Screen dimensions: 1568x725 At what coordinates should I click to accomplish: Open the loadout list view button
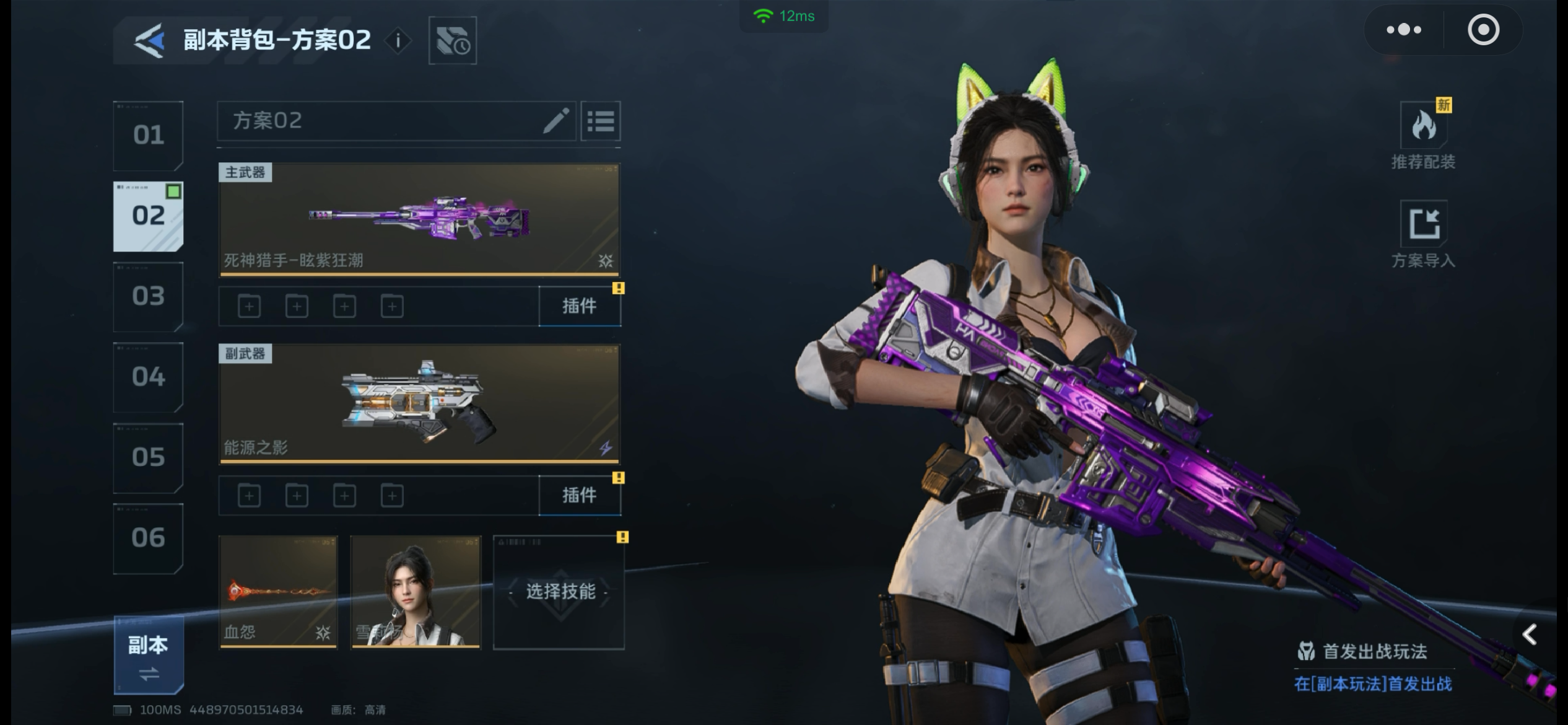pyautogui.click(x=600, y=121)
